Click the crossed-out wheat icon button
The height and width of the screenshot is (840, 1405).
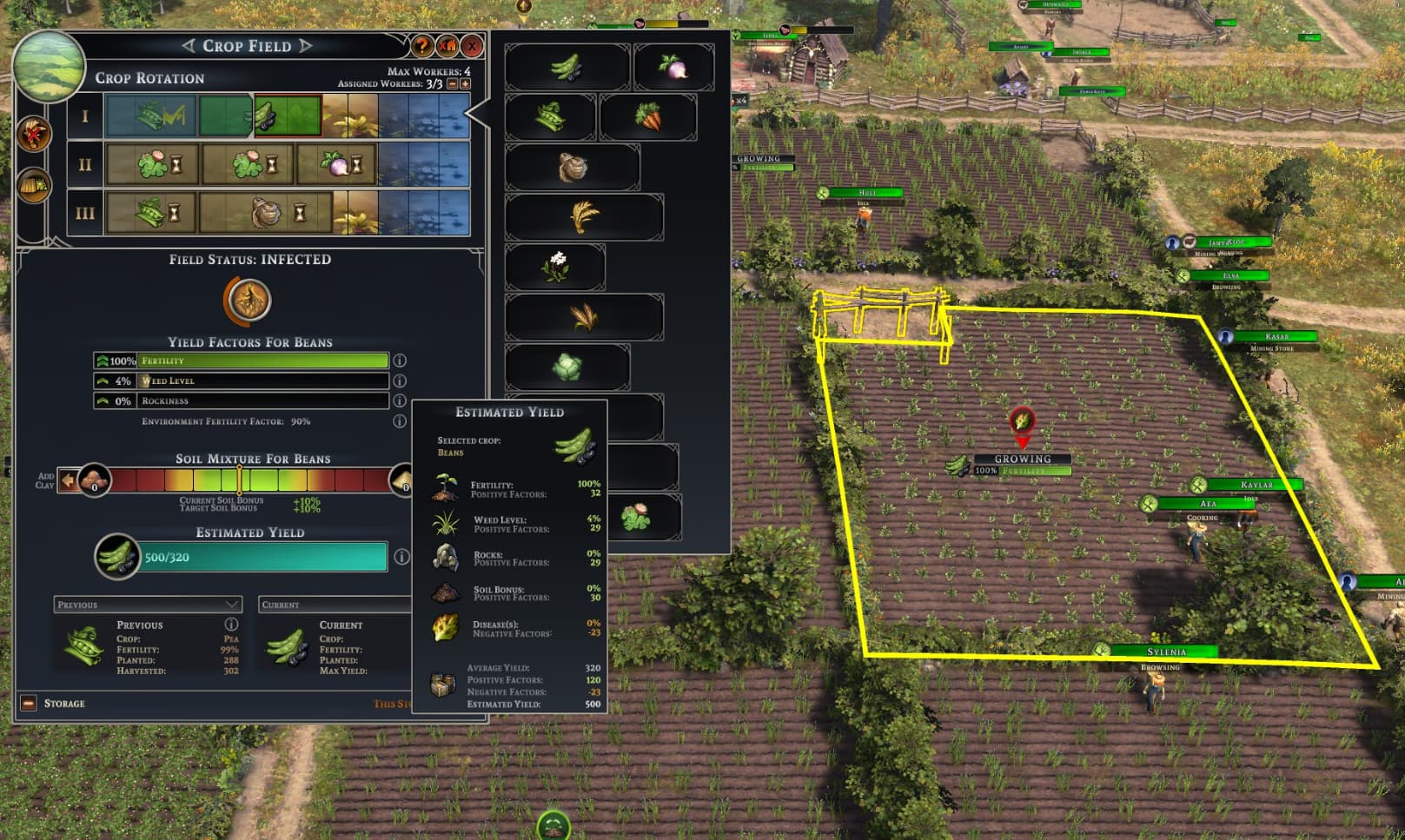35,134
